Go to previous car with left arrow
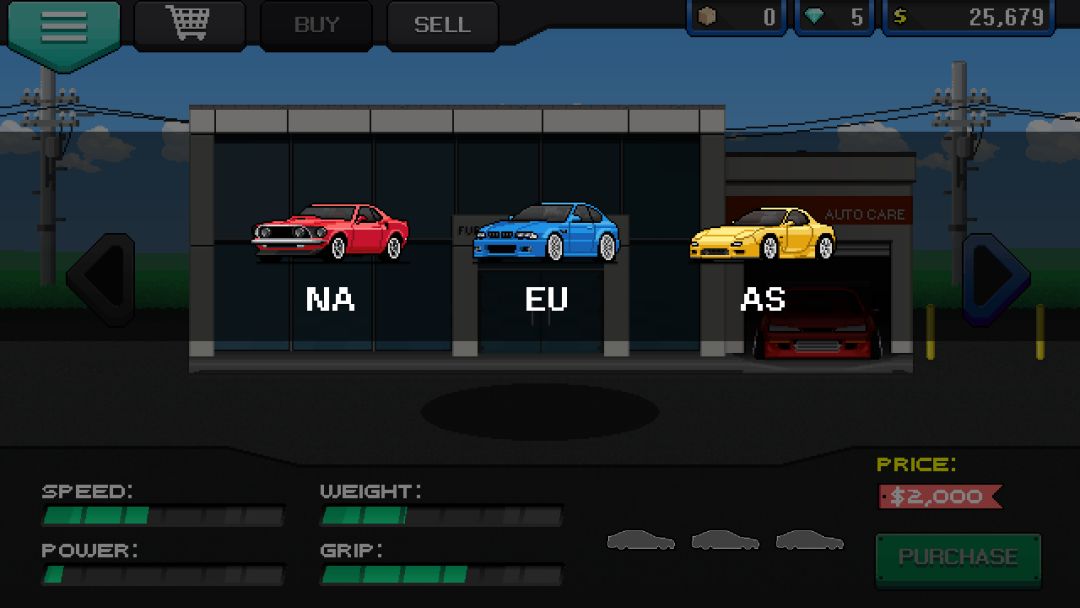The width and height of the screenshot is (1080, 608). coord(101,278)
